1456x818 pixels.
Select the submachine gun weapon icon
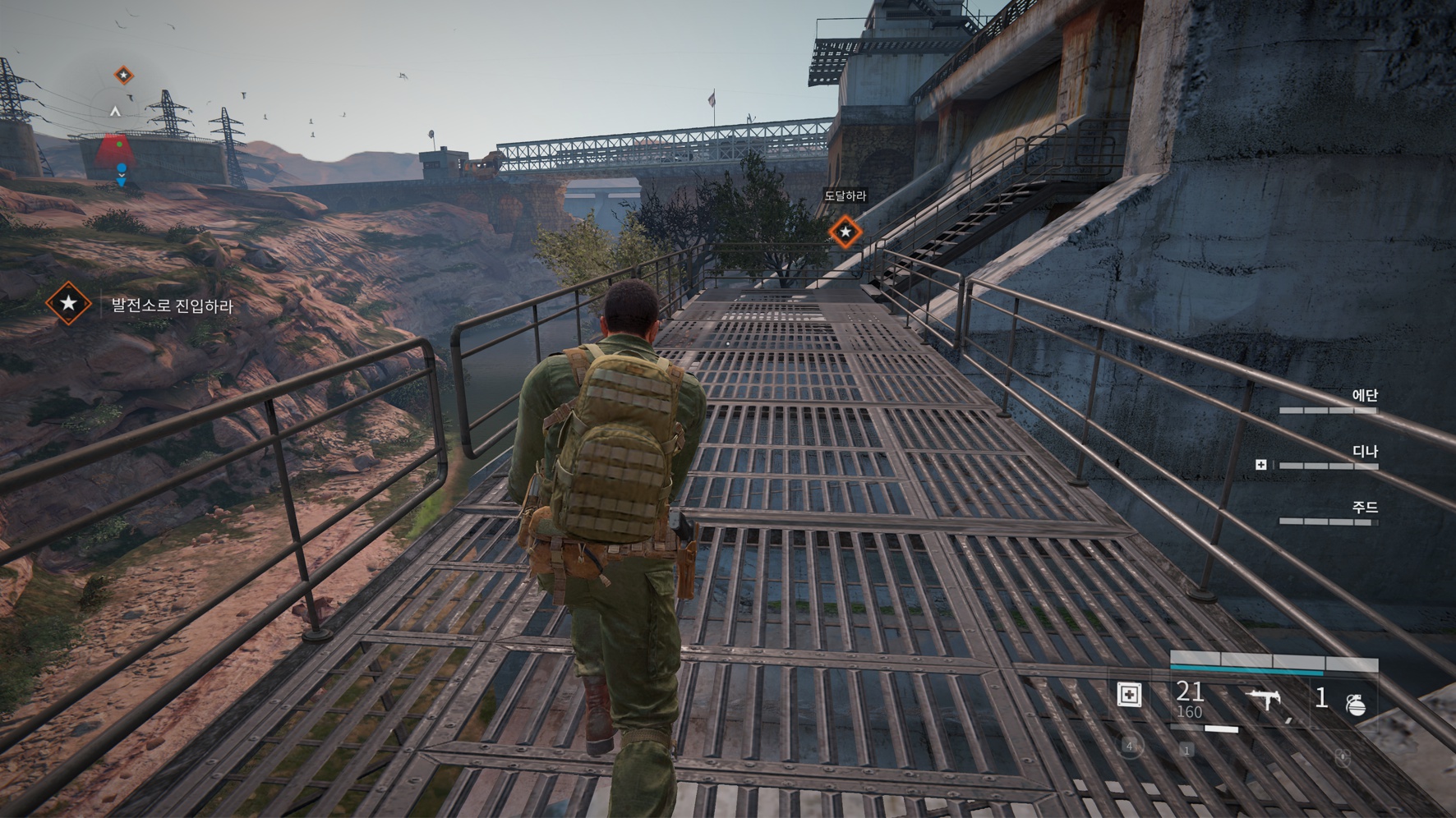(1265, 699)
